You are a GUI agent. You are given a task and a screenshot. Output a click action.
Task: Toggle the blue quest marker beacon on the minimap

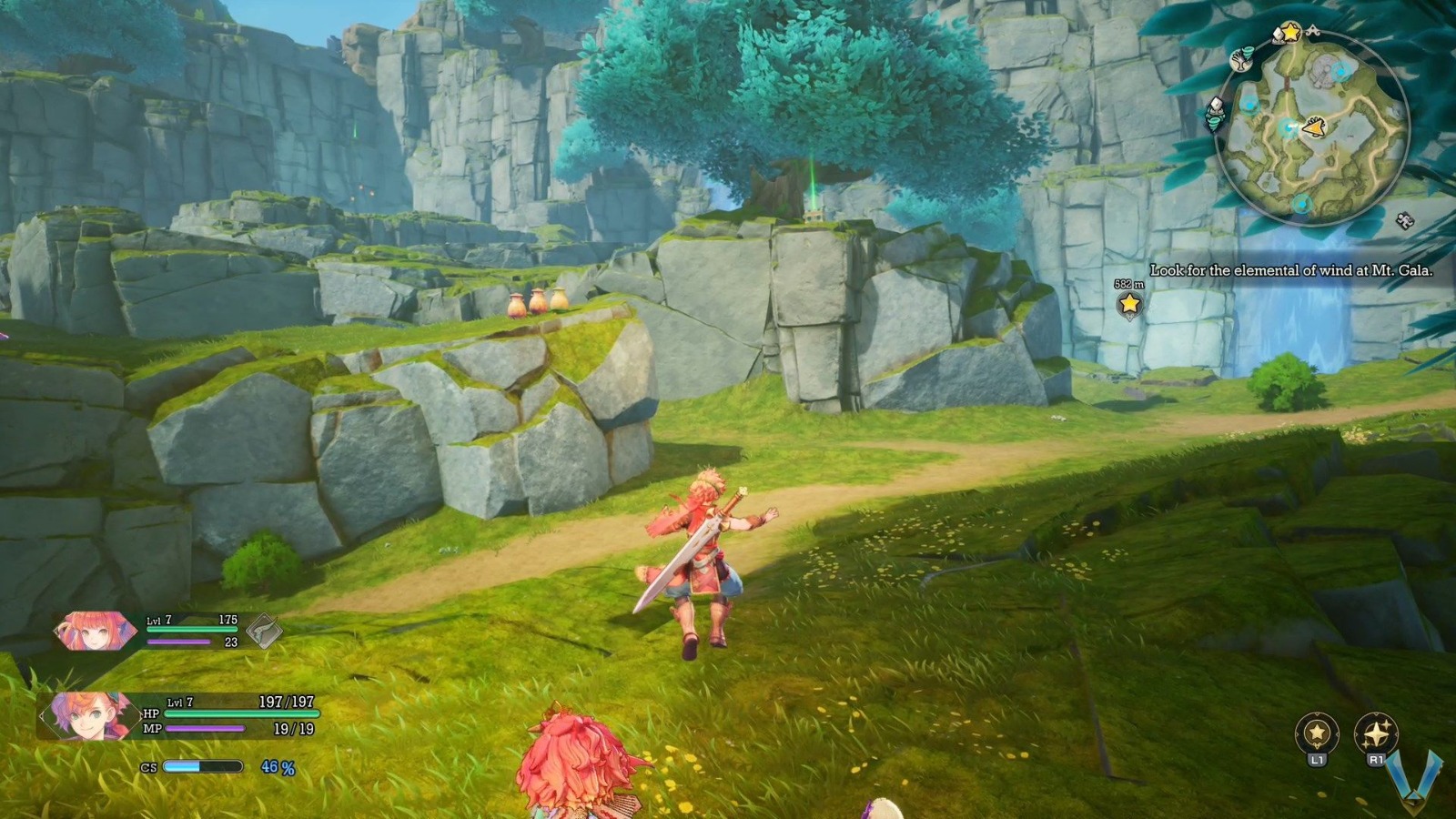pos(1340,72)
